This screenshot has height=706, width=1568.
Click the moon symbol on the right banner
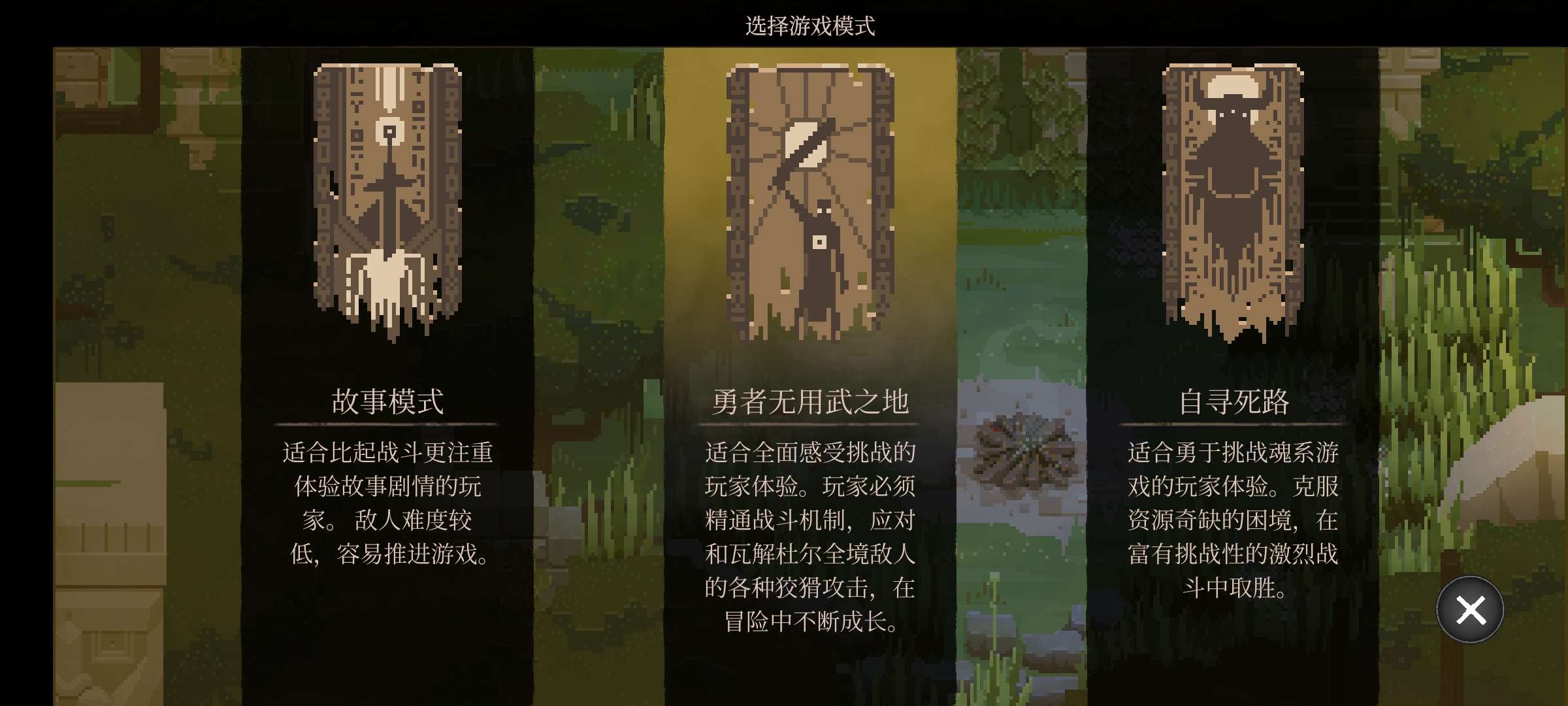coord(1235,88)
